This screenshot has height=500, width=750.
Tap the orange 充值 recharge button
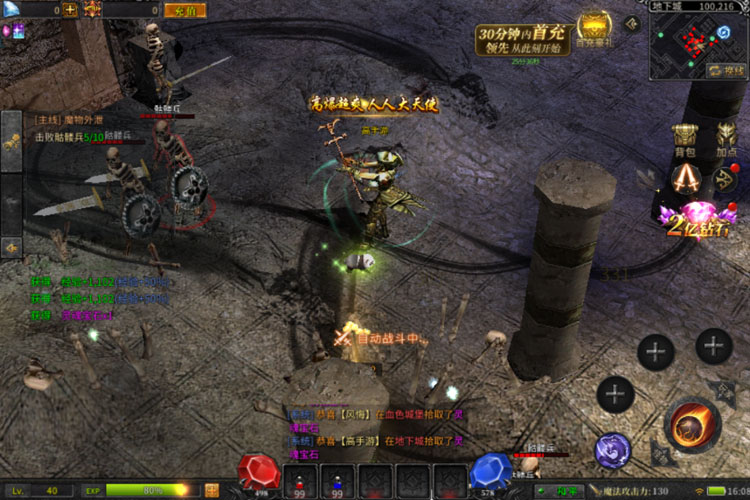[183, 10]
